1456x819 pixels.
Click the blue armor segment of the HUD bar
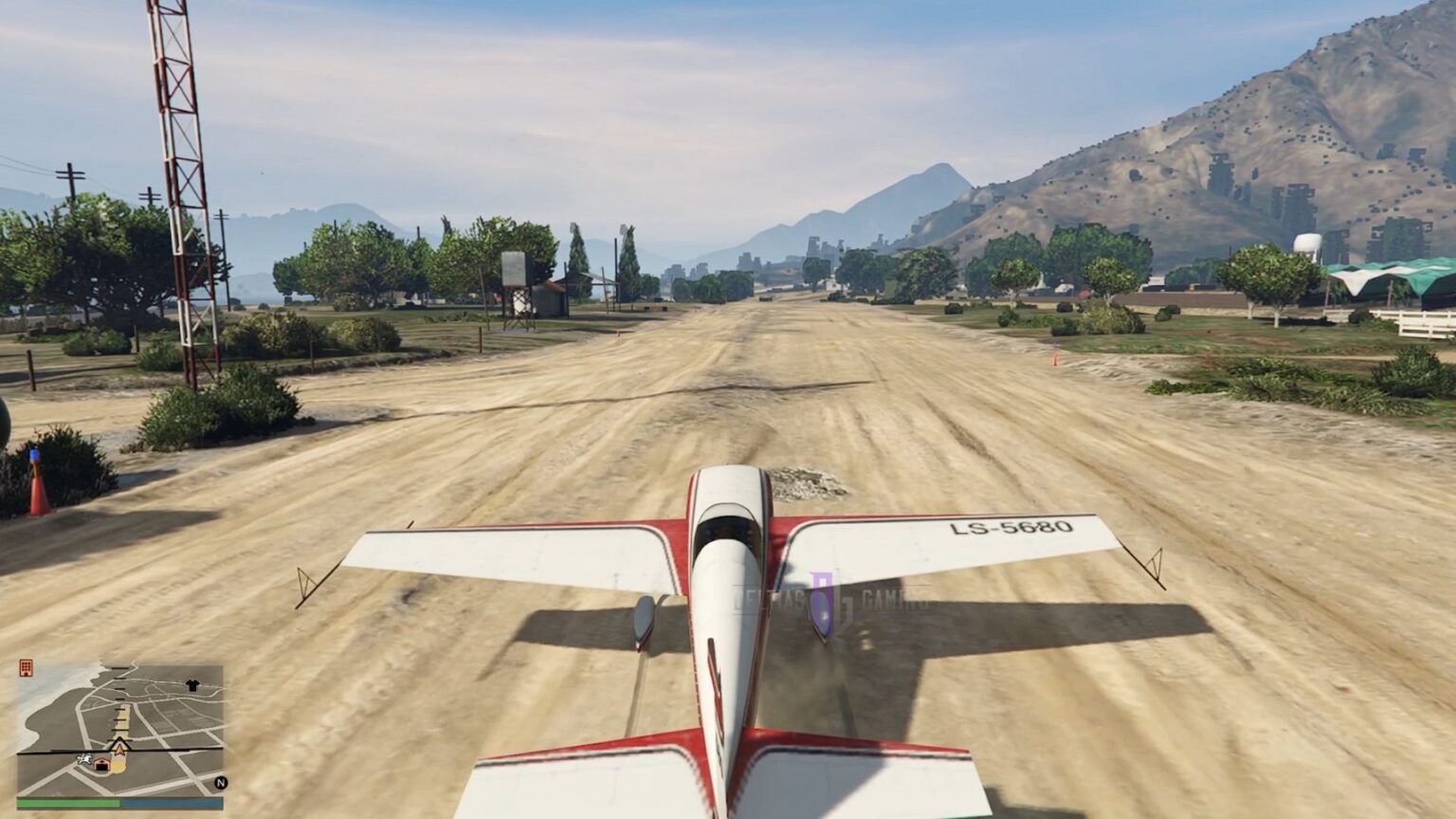tap(171, 803)
